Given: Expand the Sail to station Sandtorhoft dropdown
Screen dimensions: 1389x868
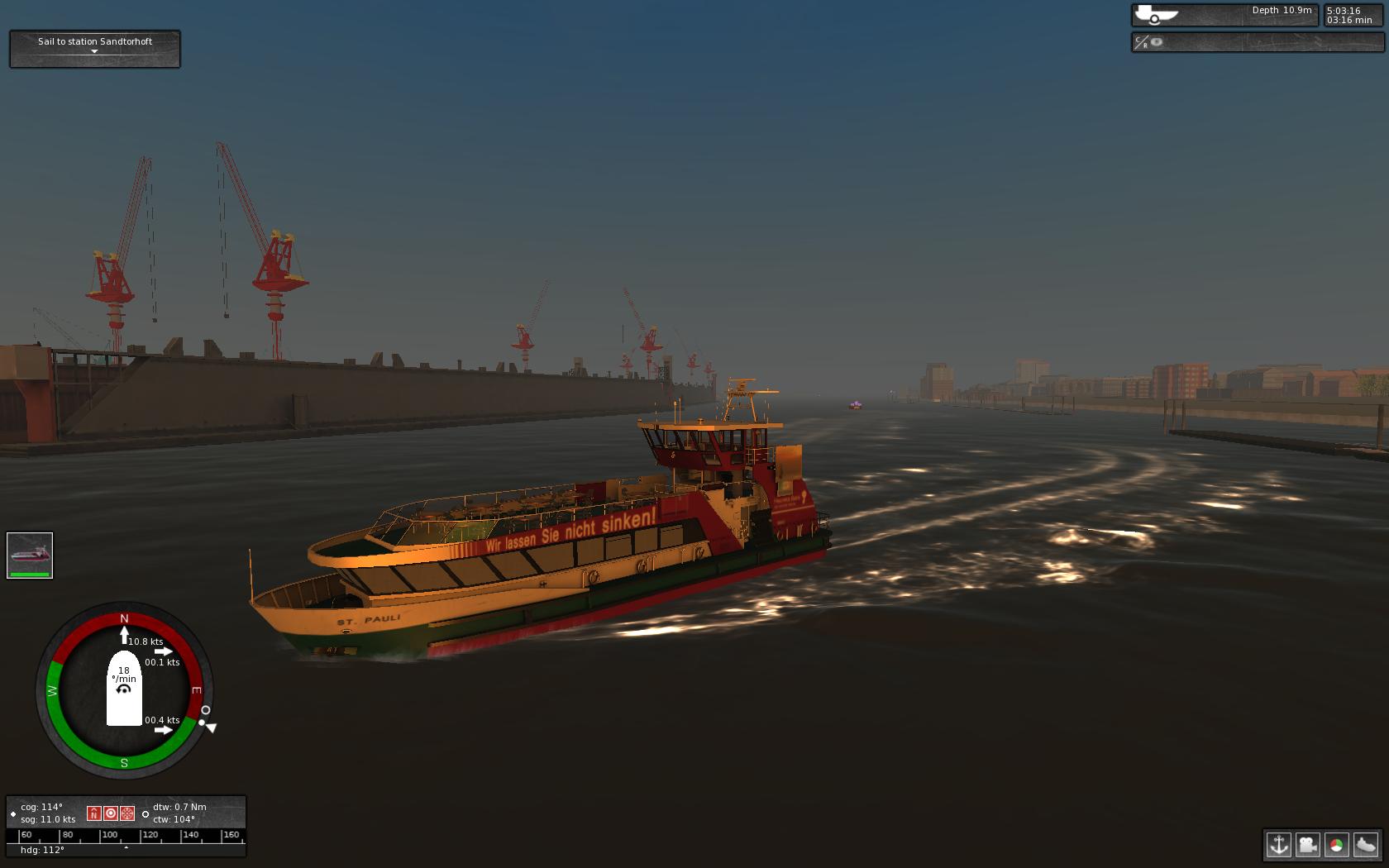Looking at the screenshot, I should [x=94, y=52].
